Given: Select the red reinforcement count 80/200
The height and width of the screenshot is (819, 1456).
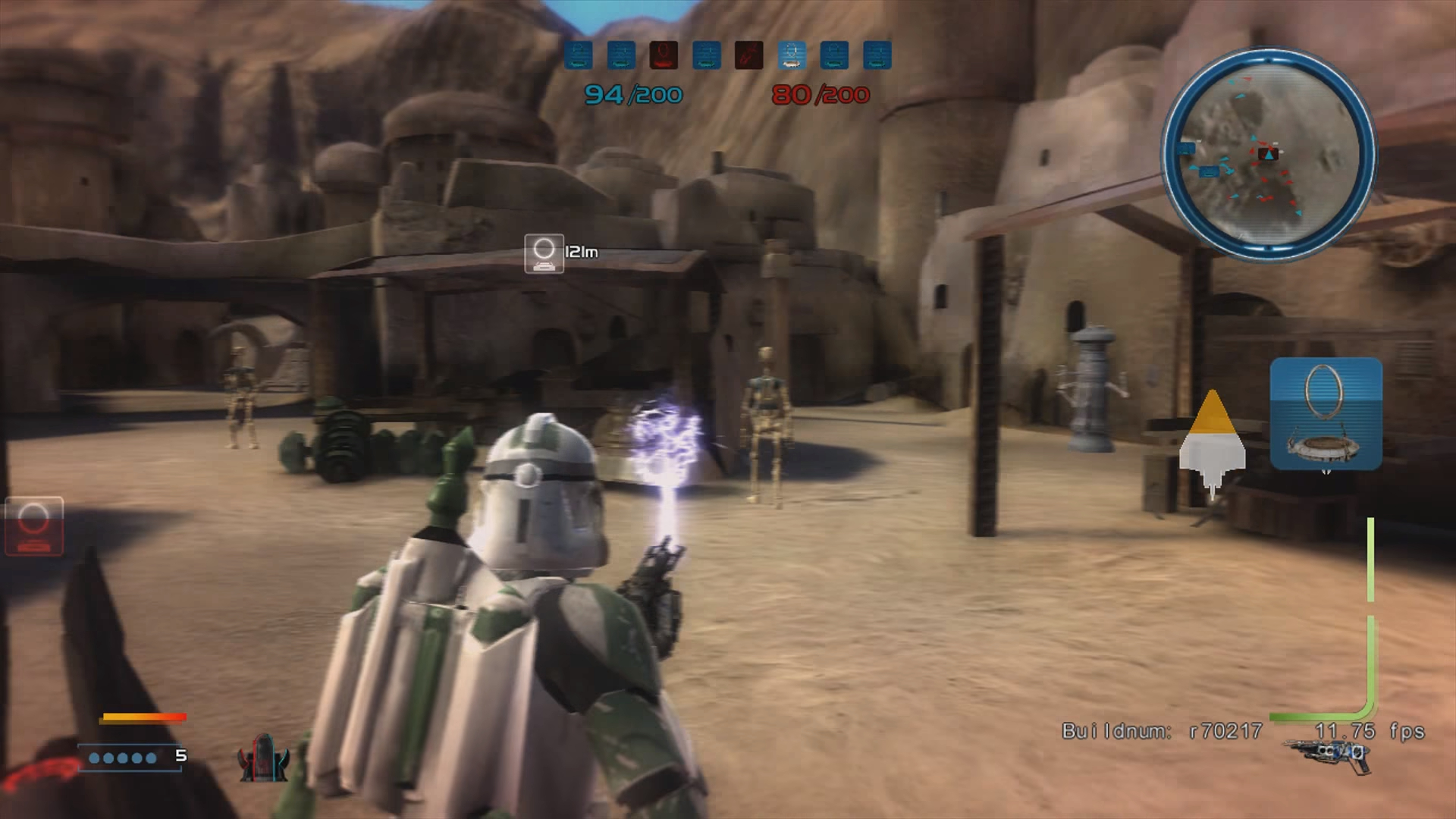Looking at the screenshot, I should [x=821, y=94].
